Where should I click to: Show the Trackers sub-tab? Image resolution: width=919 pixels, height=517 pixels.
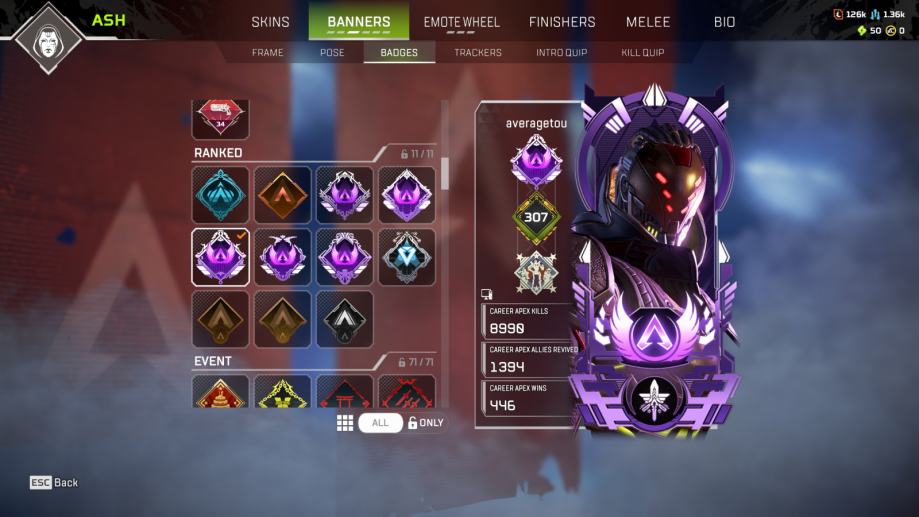[478, 52]
